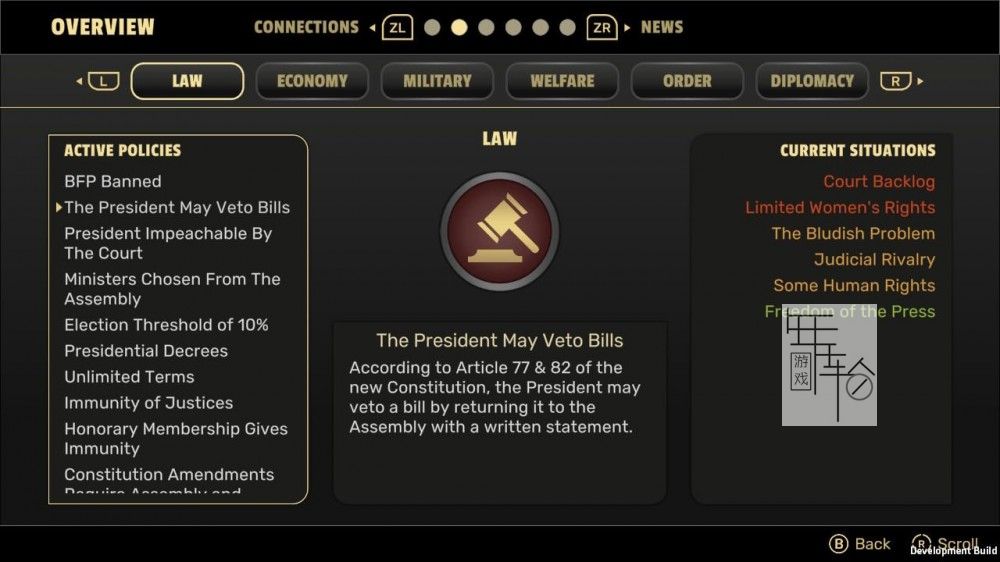
Task: Select the Welfare tab
Action: (x=562, y=81)
